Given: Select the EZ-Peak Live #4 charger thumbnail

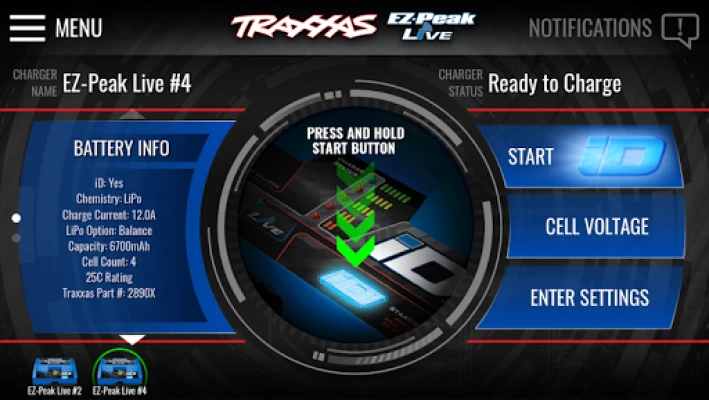Looking at the screenshot, I should (120, 372).
